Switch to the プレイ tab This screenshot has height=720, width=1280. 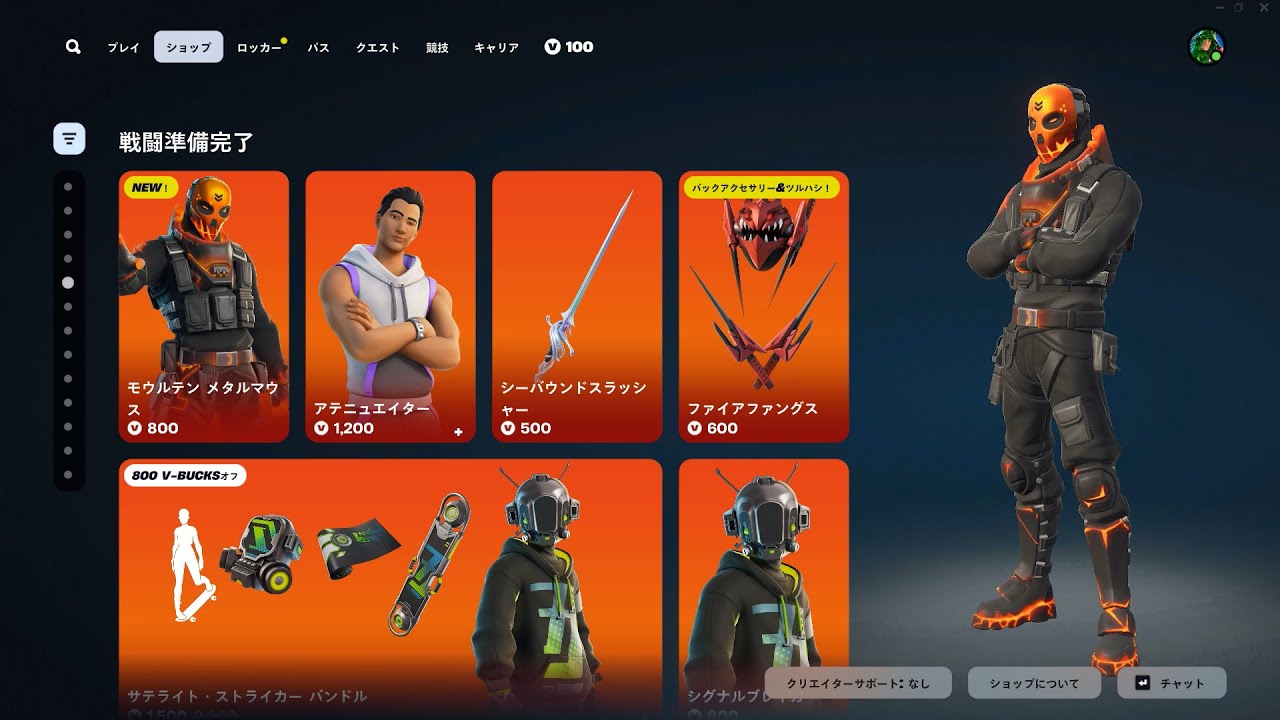(124, 47)
